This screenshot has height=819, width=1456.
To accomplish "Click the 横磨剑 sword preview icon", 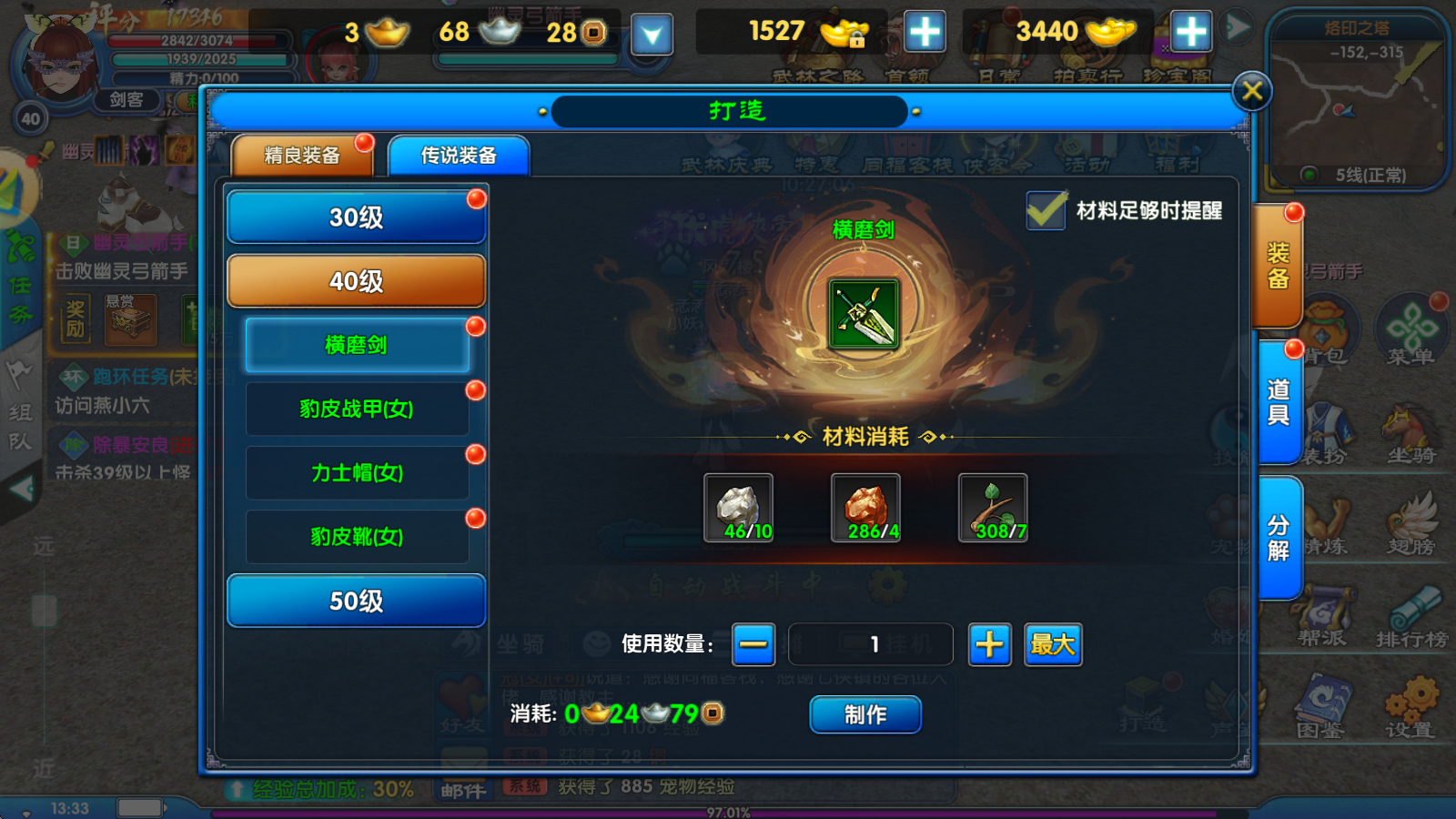I will click(864, 314).
